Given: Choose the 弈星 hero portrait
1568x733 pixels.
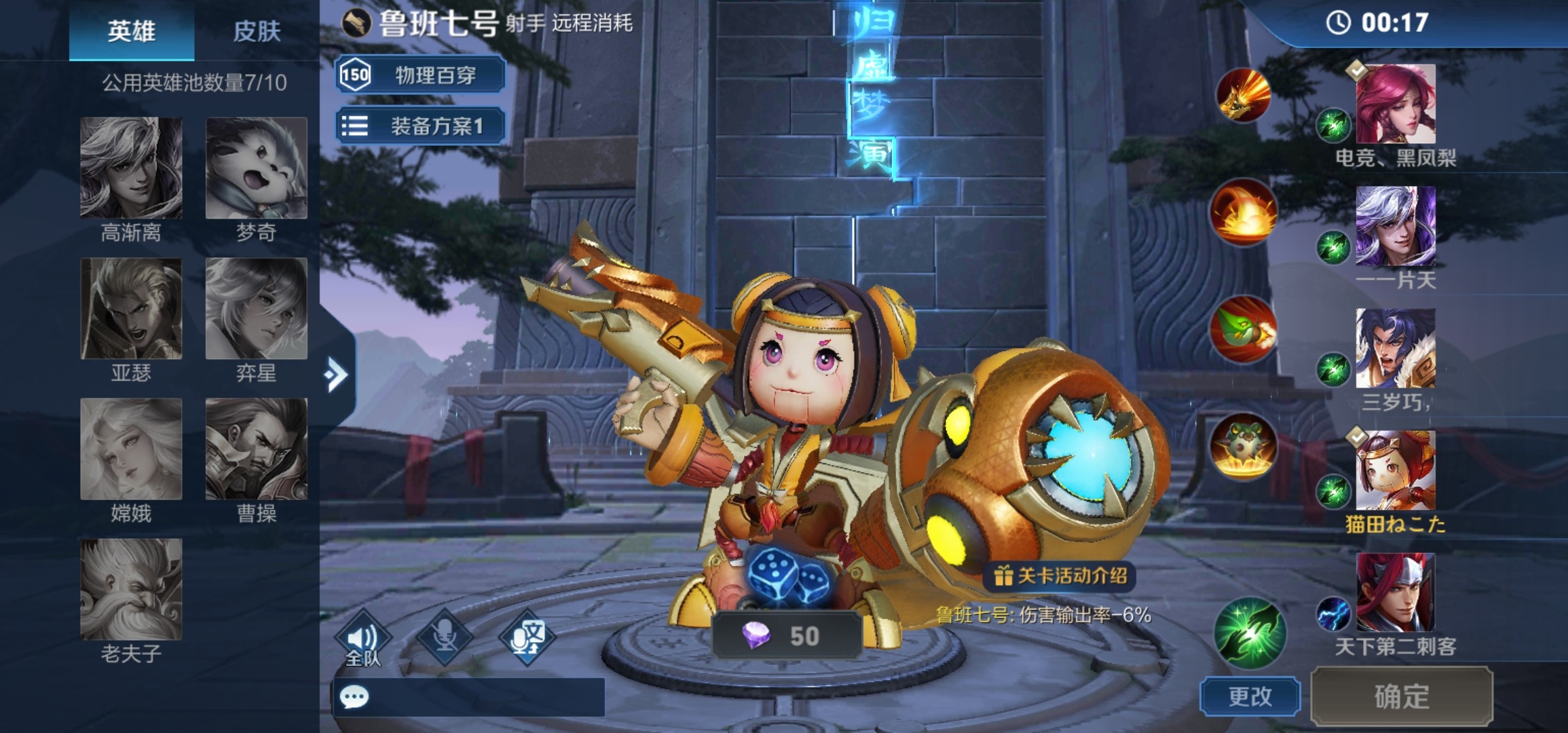Looking at the screenshot, I should 257,309.
